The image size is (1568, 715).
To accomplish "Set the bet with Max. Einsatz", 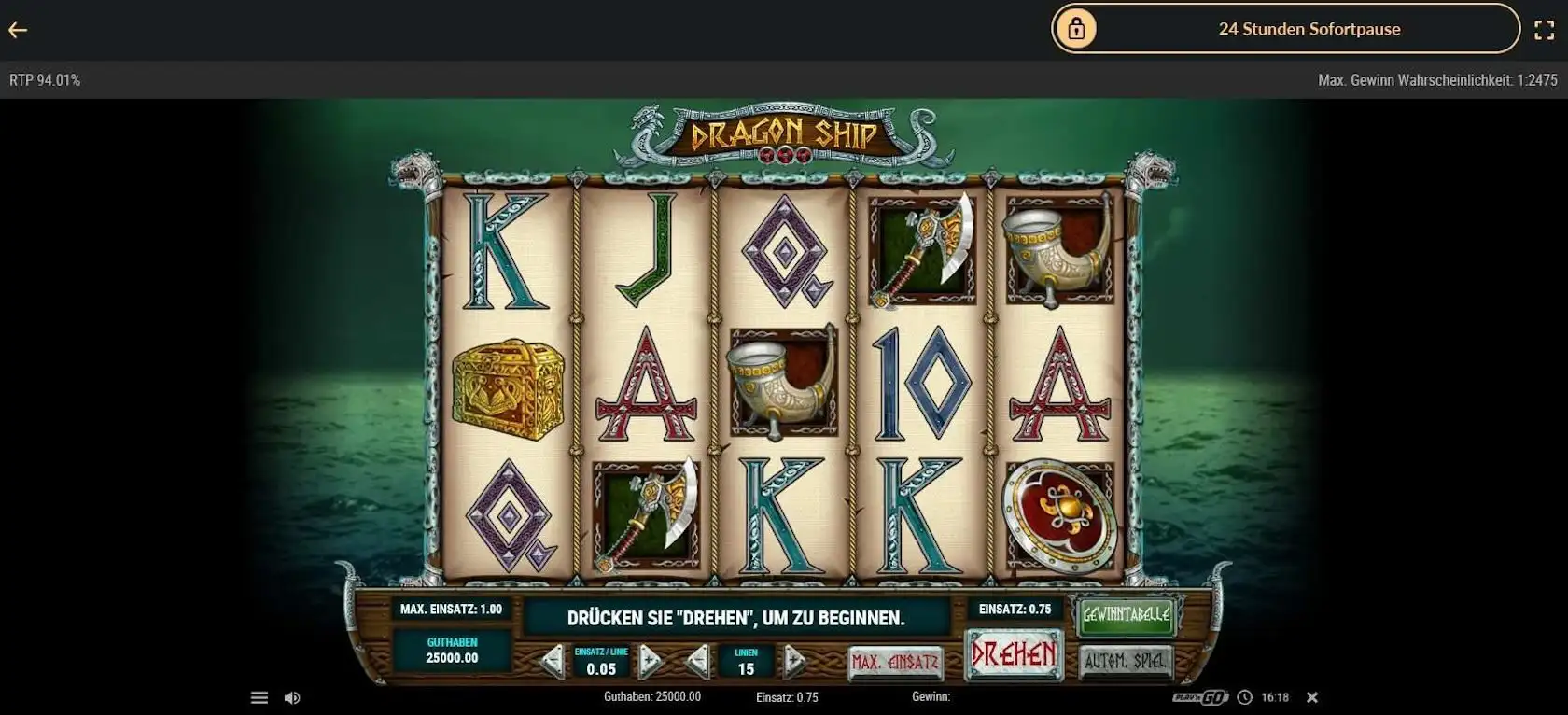I will [894, 663].
